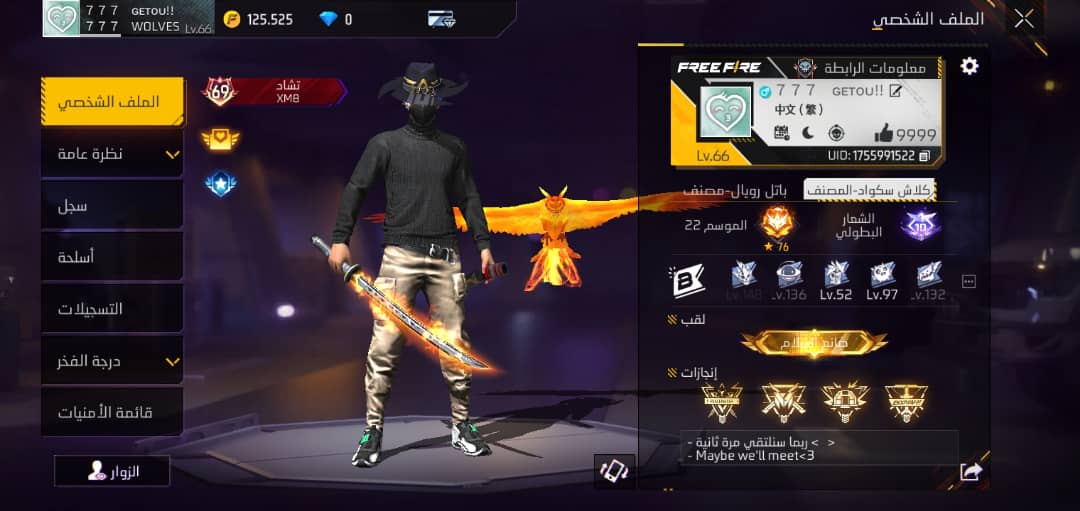Edit the player name with pencil icon
Viewport: 1080px width, 511px height.
[896, 92]
